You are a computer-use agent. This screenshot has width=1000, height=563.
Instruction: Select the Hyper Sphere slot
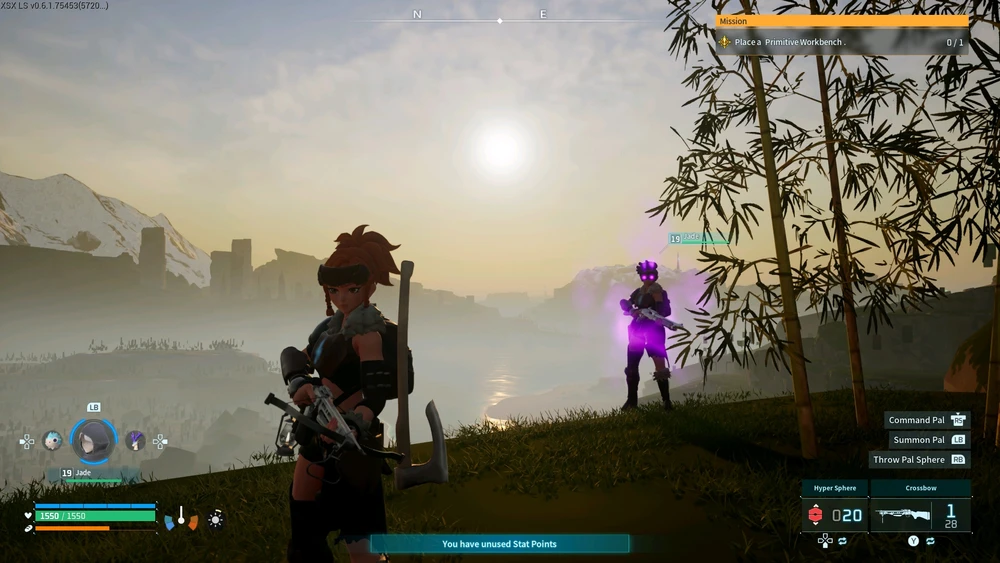click(834, 514)
